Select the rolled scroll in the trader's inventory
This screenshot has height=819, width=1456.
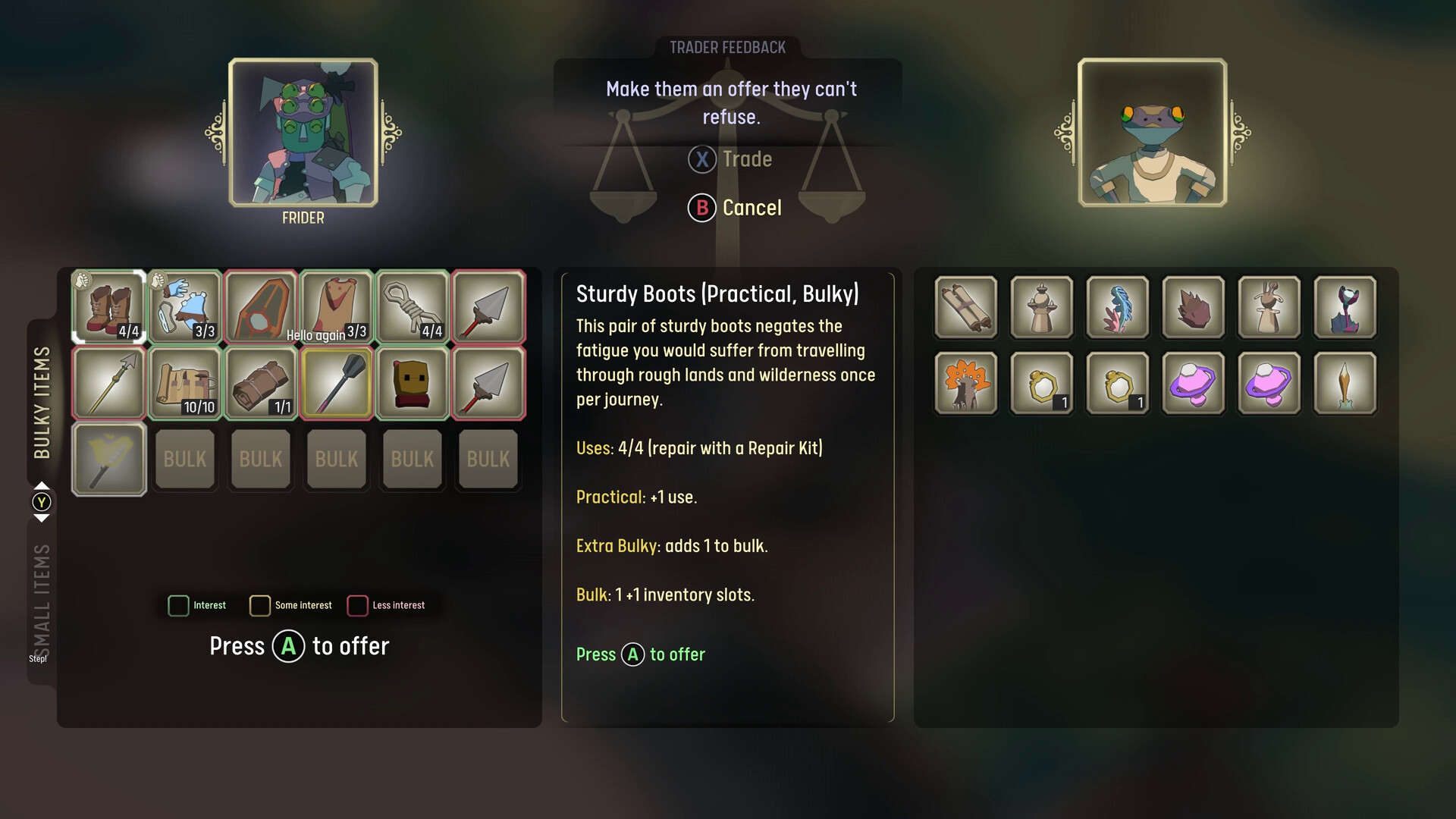tap(966, 307)
